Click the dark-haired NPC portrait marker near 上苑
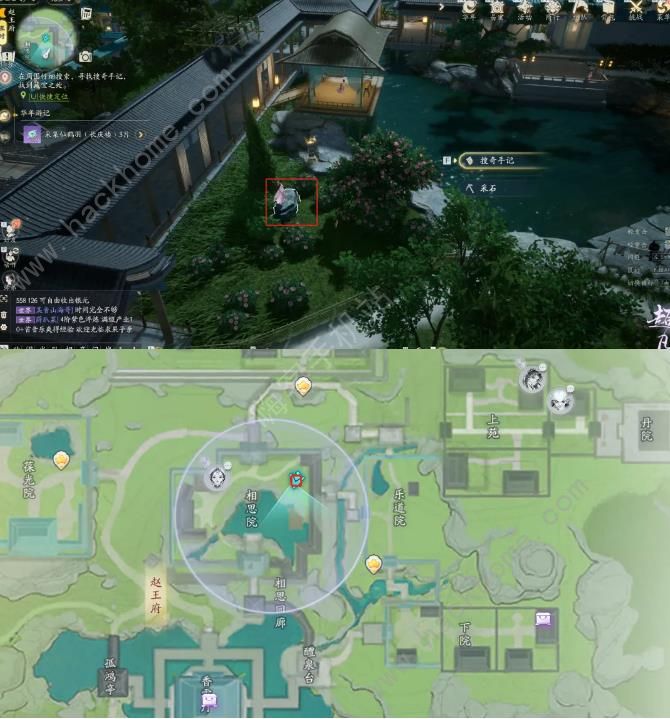670x719 pixels. point(532,378)
